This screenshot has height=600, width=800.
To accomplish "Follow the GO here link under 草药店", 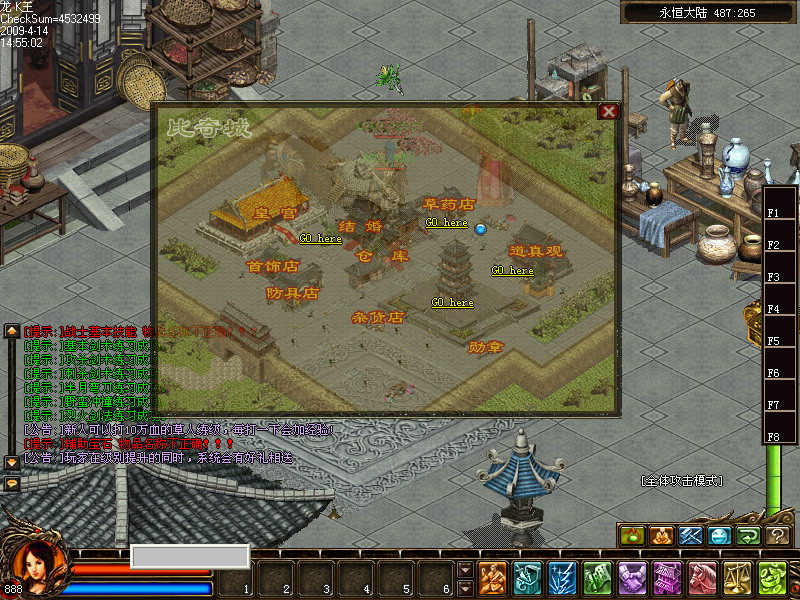I will pyautogui.click(x=446, y=223).
